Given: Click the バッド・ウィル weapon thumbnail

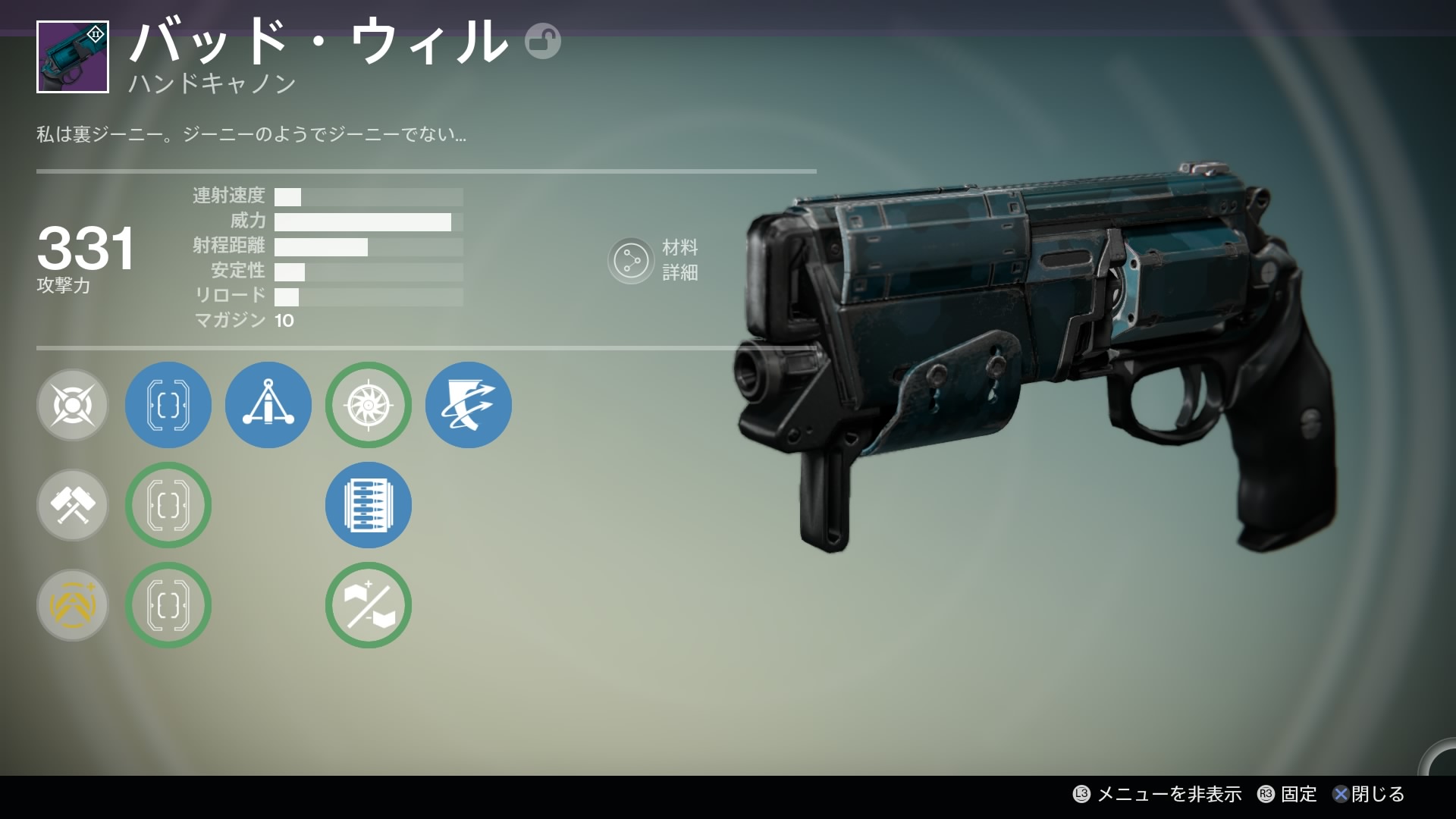Looking at the screenshot, I should [x=73, y=57].
